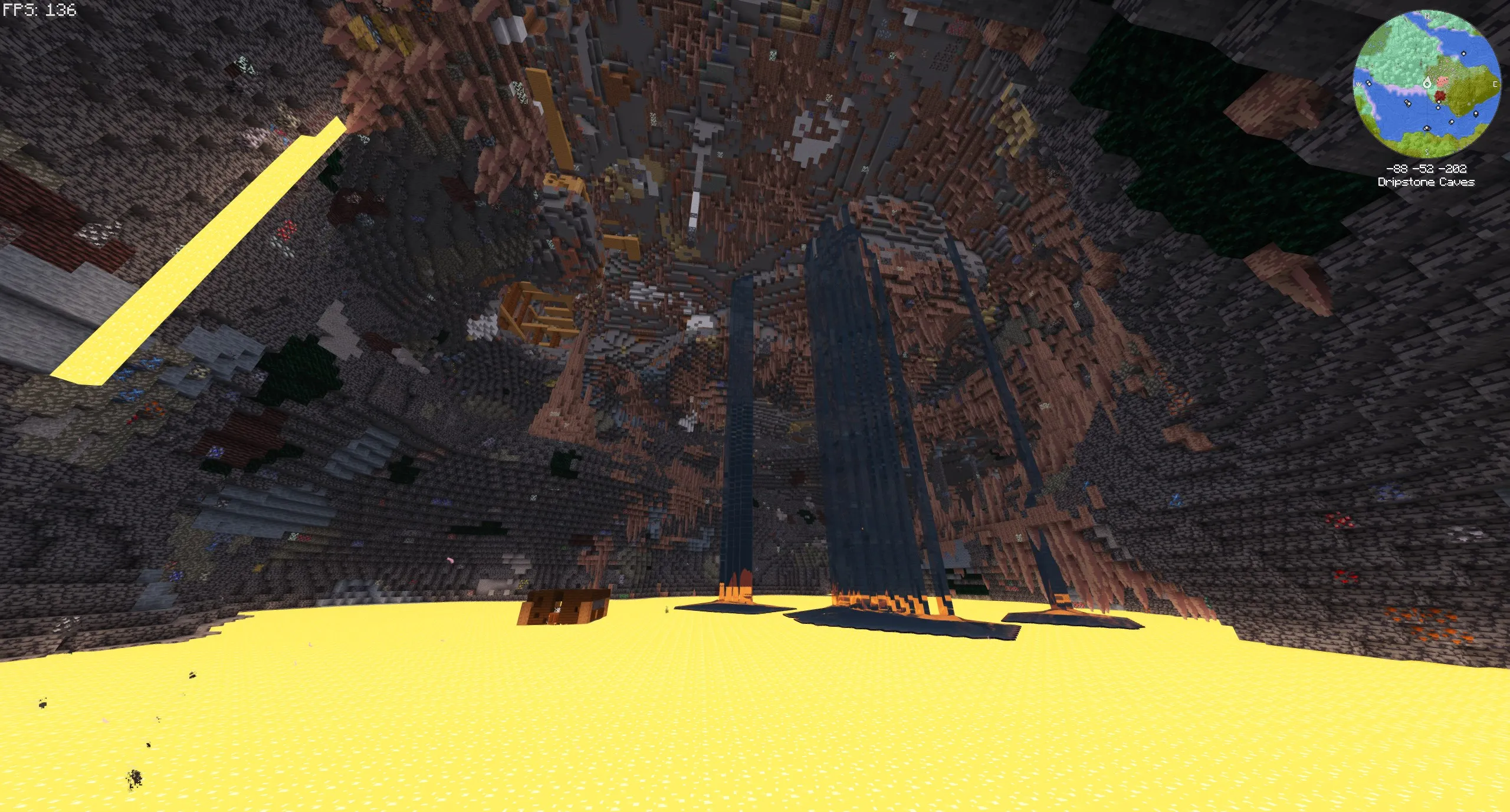The height and width of the screenshot is (812, 1510).
Task: Click the N compass indicator on the minimap
Action: point(1427,16)
